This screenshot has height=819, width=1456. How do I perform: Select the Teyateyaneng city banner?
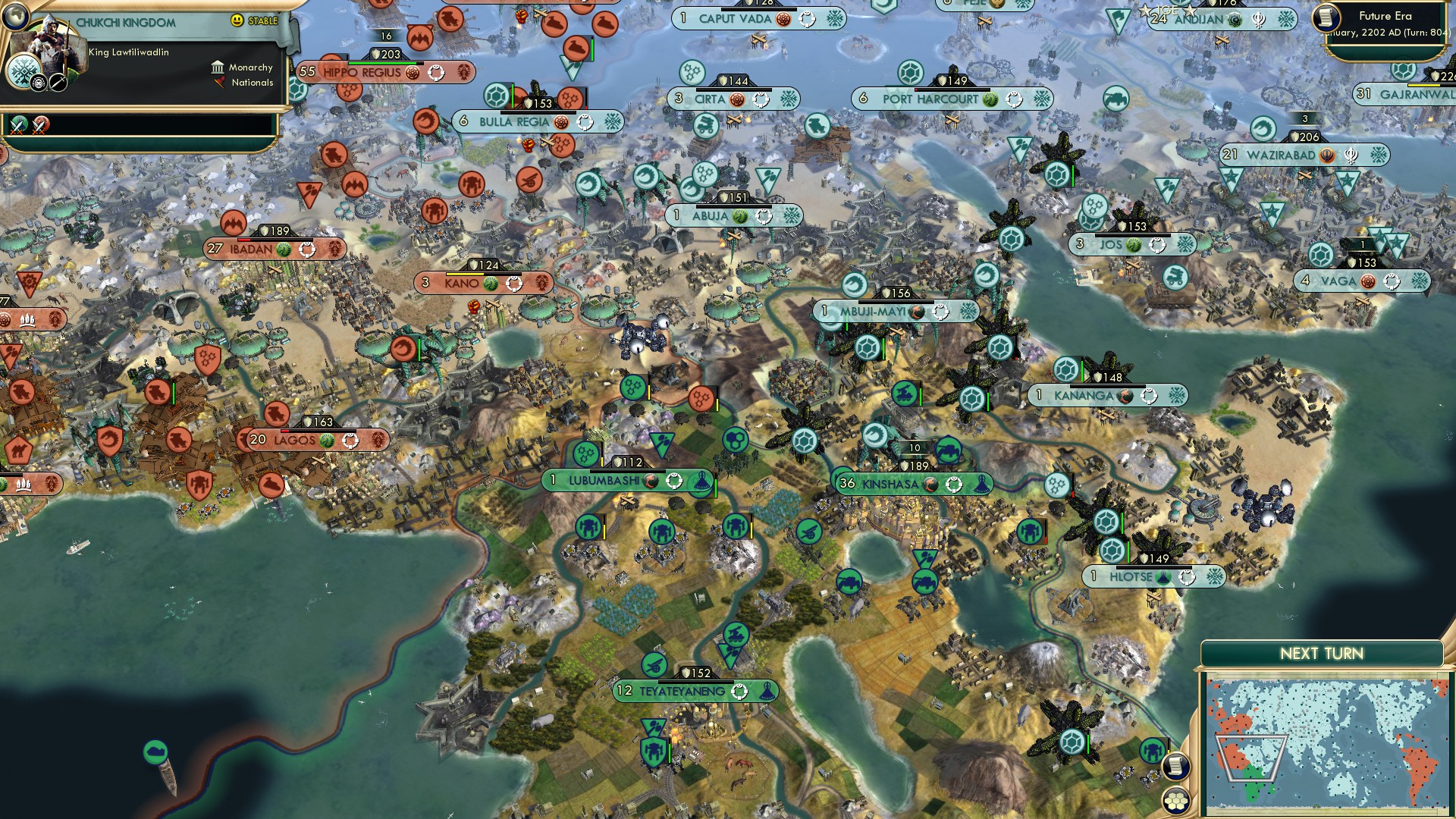tap(681, 692)
